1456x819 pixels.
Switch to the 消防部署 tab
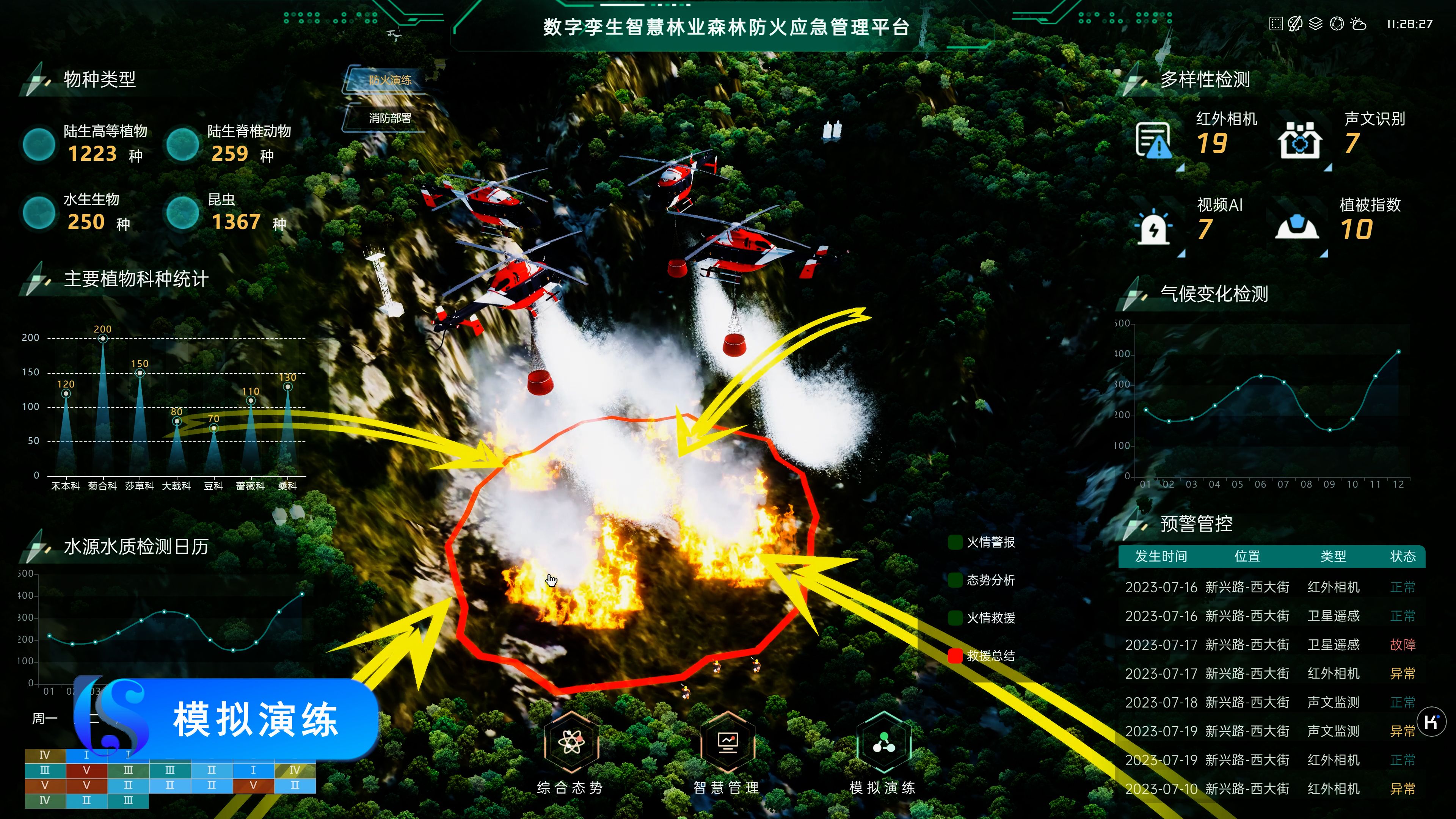[x=389, y=118]
